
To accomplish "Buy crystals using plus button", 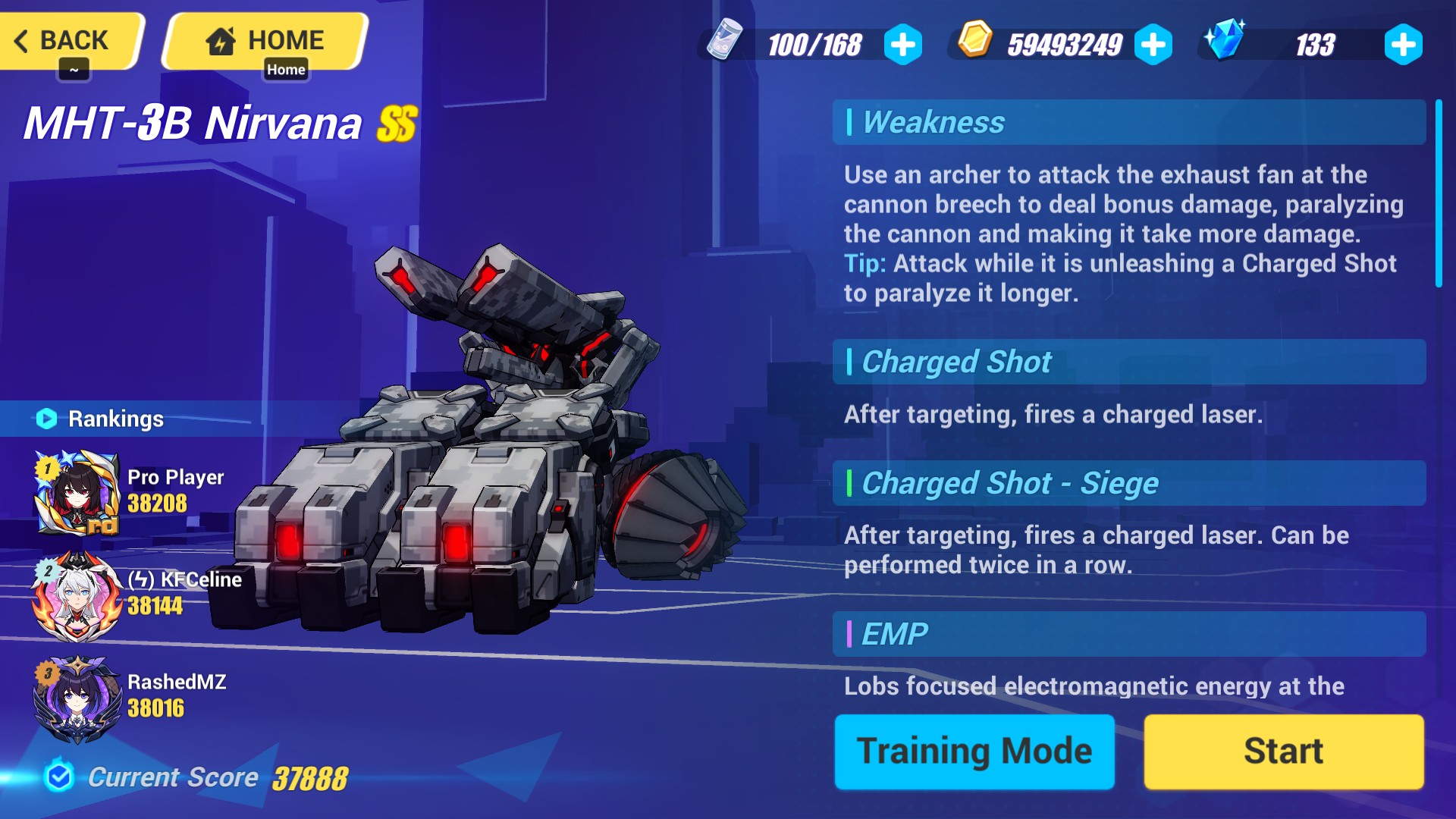I will click(1404, 44).
